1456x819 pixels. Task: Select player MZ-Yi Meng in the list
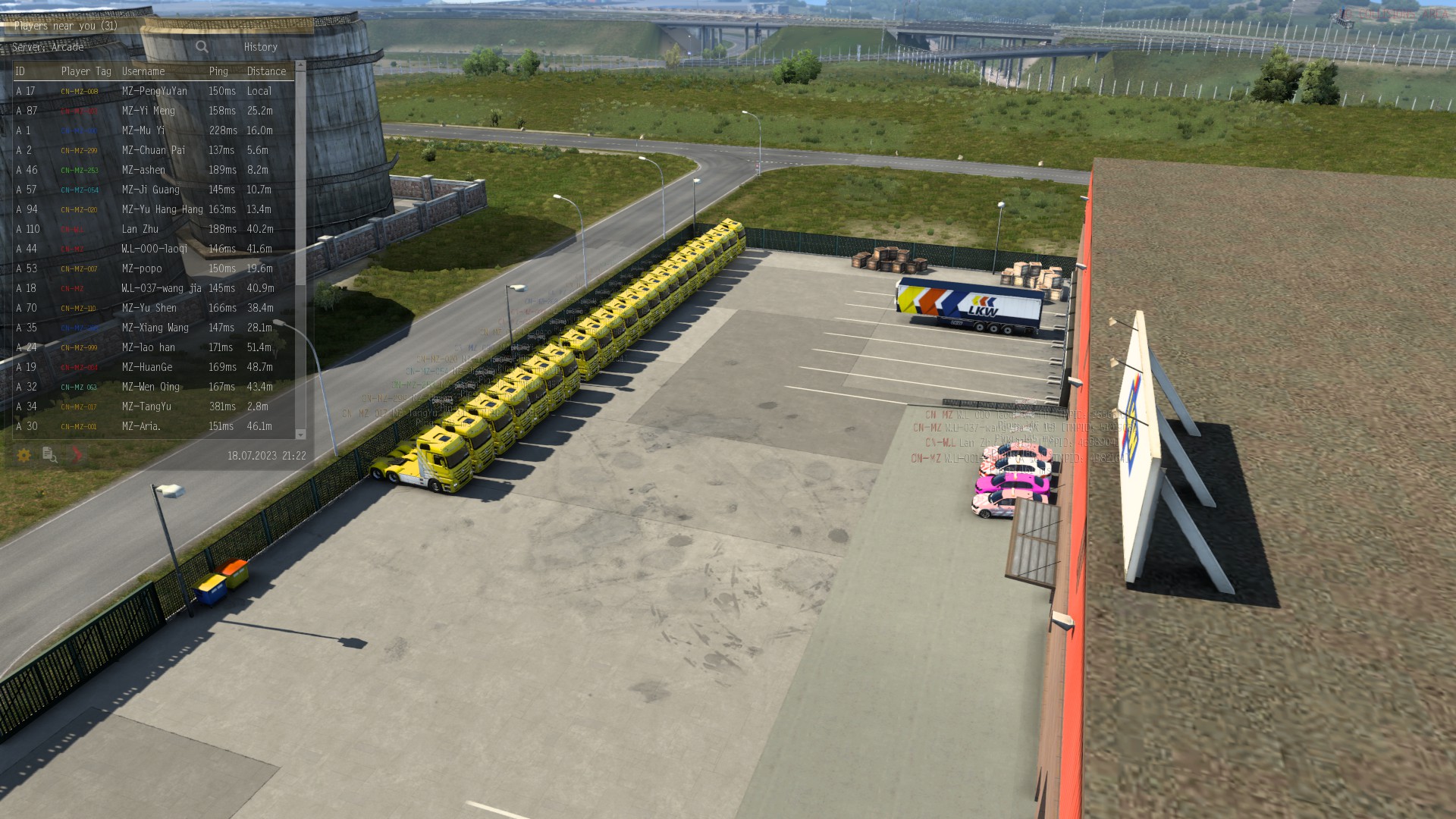click(149, 111)
